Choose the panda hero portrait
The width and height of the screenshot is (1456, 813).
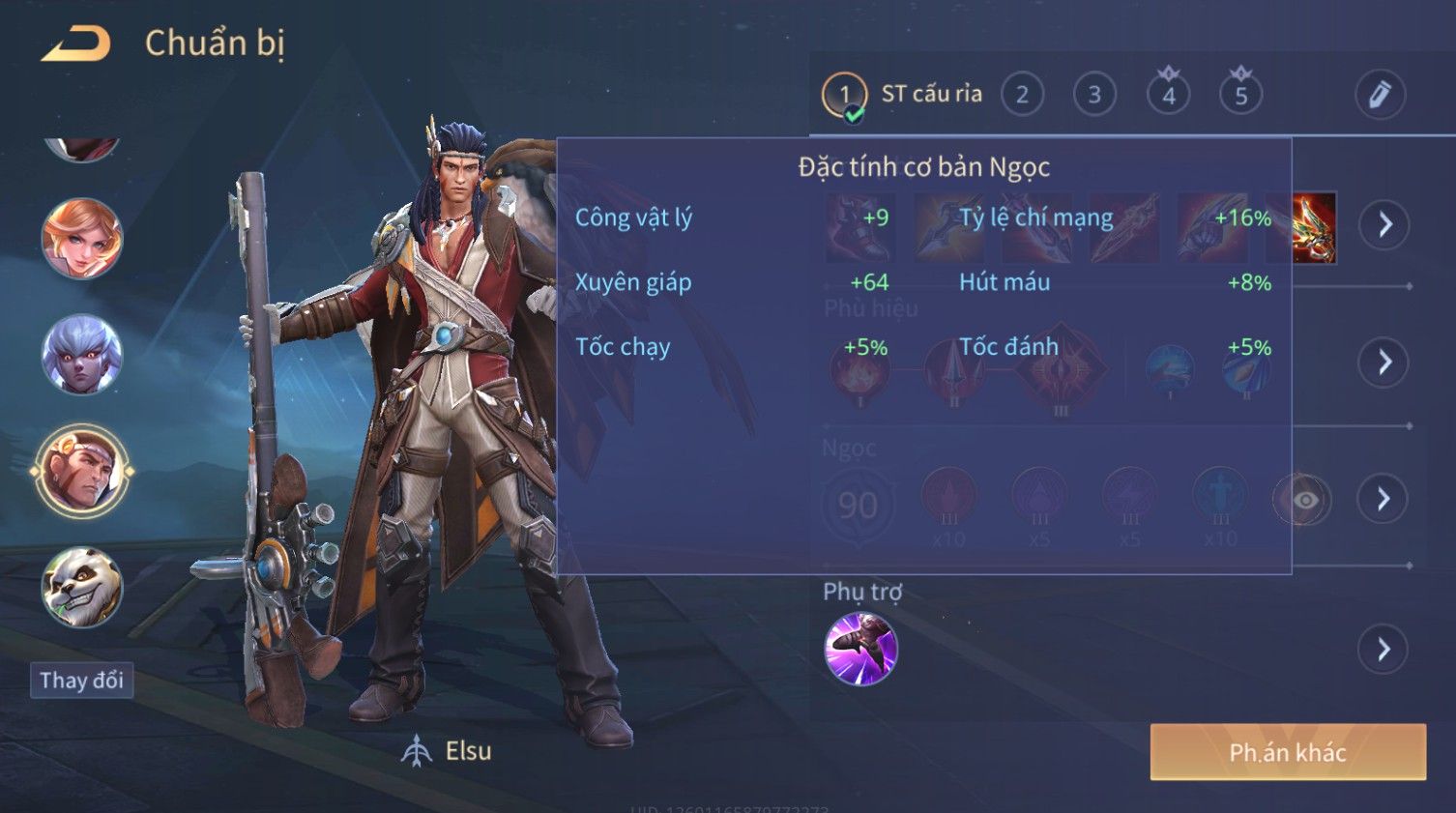point(82,587)
